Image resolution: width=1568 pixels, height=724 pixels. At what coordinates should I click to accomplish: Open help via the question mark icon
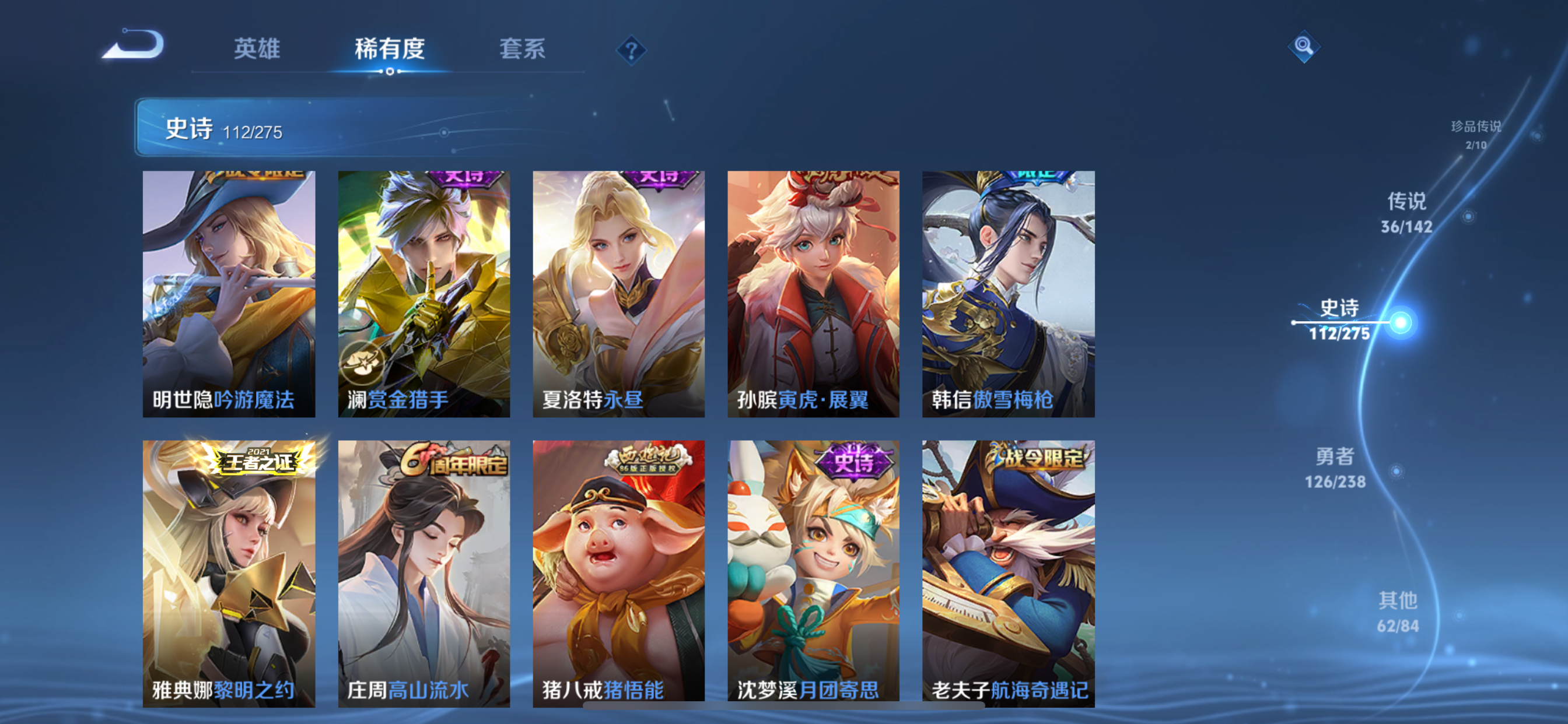pos(631,50)
